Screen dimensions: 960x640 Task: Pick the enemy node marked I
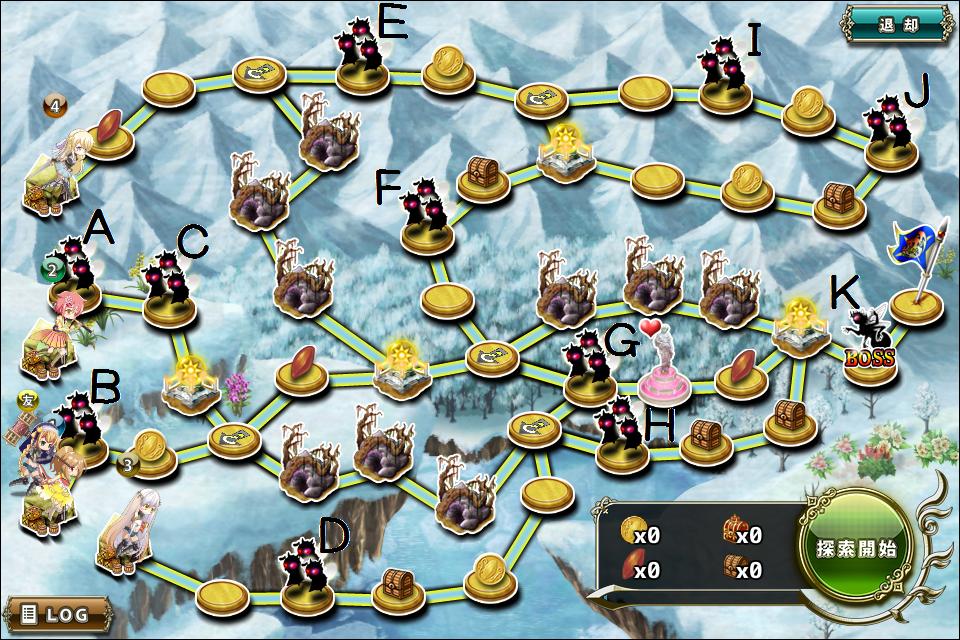[724, 78]
